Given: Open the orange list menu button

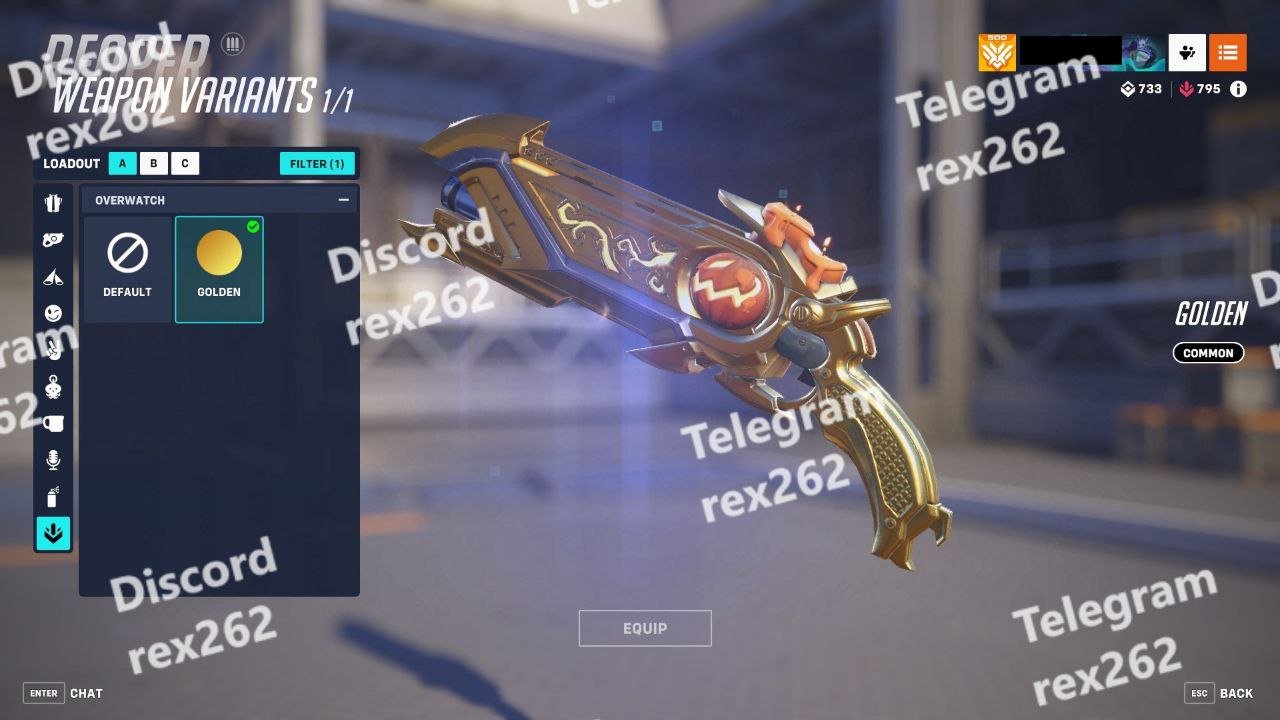Looking at the screenshot, I should (1228, 53).
